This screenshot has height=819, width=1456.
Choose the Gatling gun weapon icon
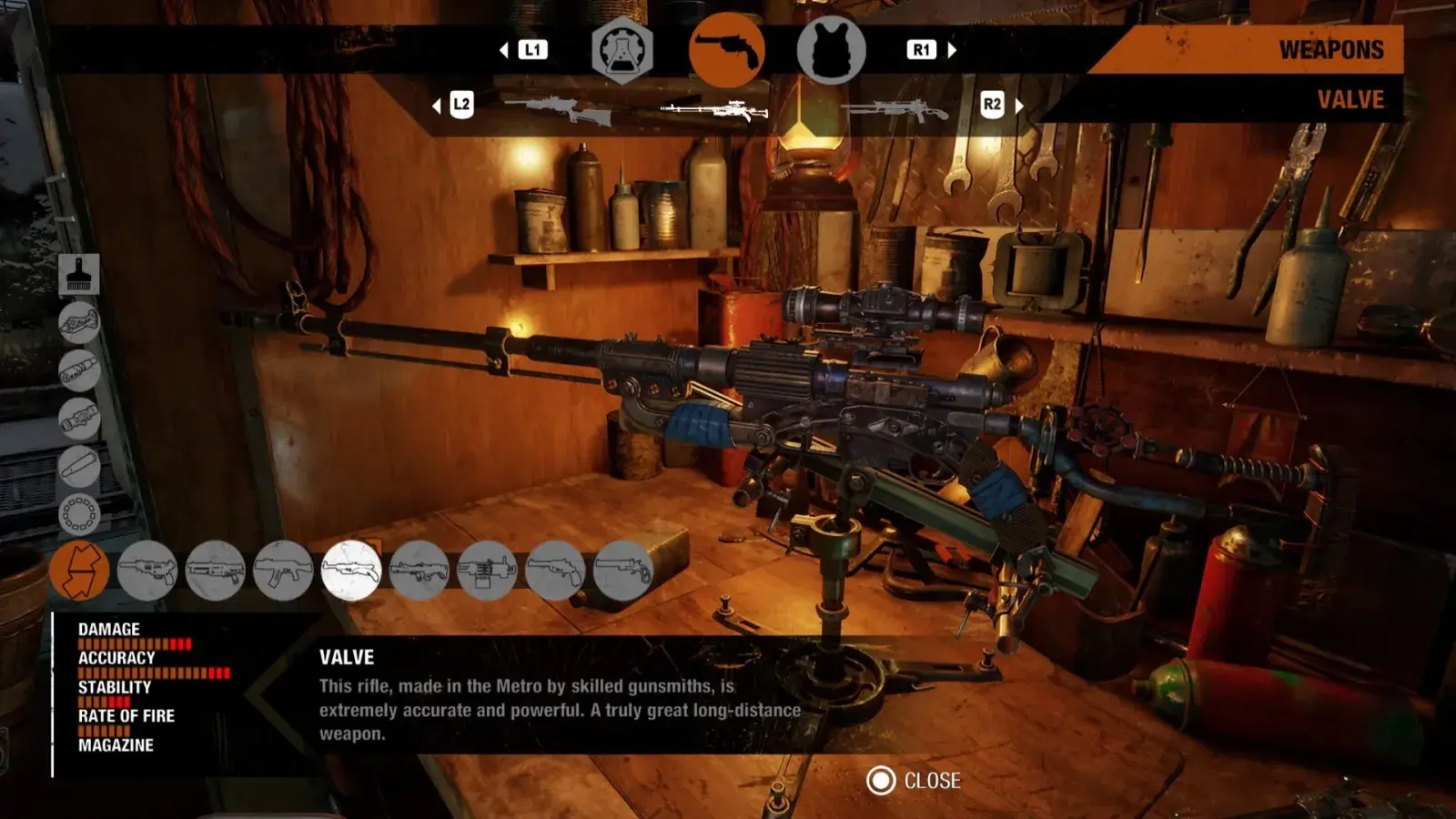pos(487,571)
